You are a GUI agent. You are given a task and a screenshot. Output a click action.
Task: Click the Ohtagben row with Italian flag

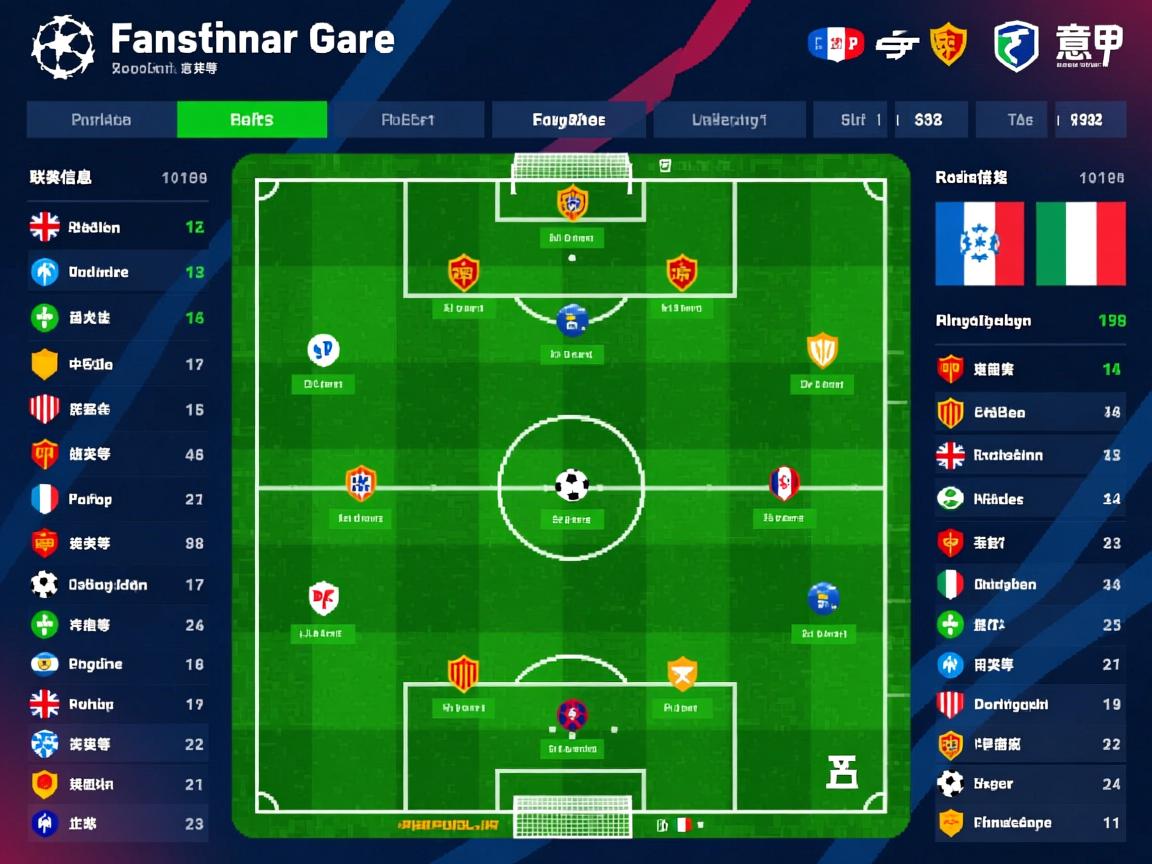[1028, 584]
